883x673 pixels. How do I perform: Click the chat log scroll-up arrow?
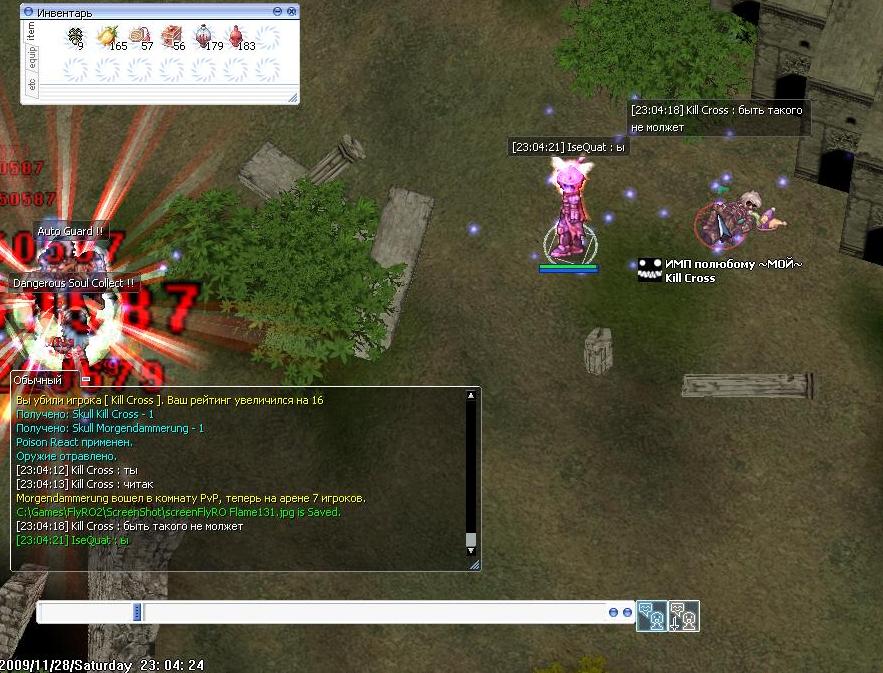coord(471,396)
